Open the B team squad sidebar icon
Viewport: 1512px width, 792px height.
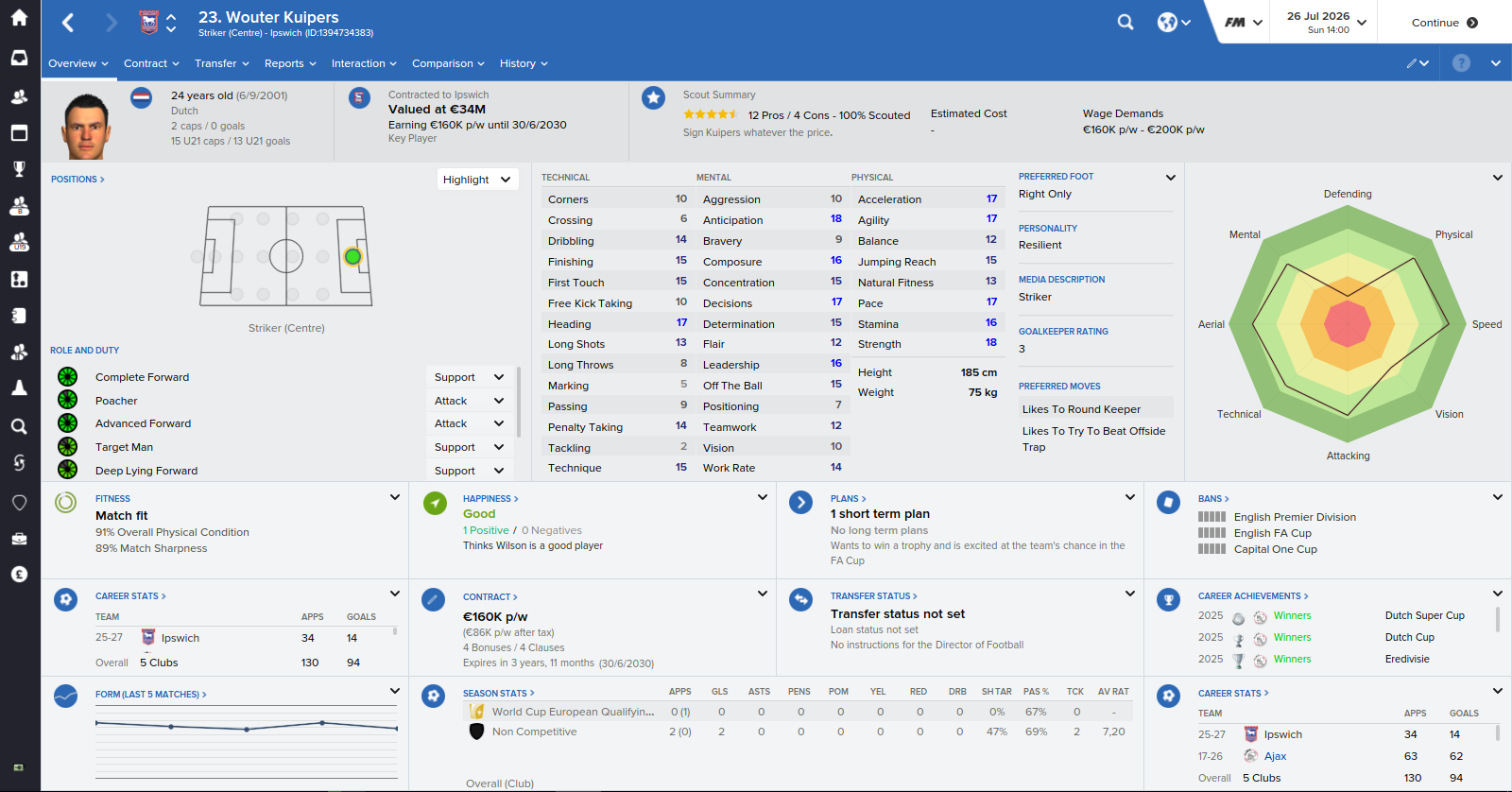[x=19, y=206]
